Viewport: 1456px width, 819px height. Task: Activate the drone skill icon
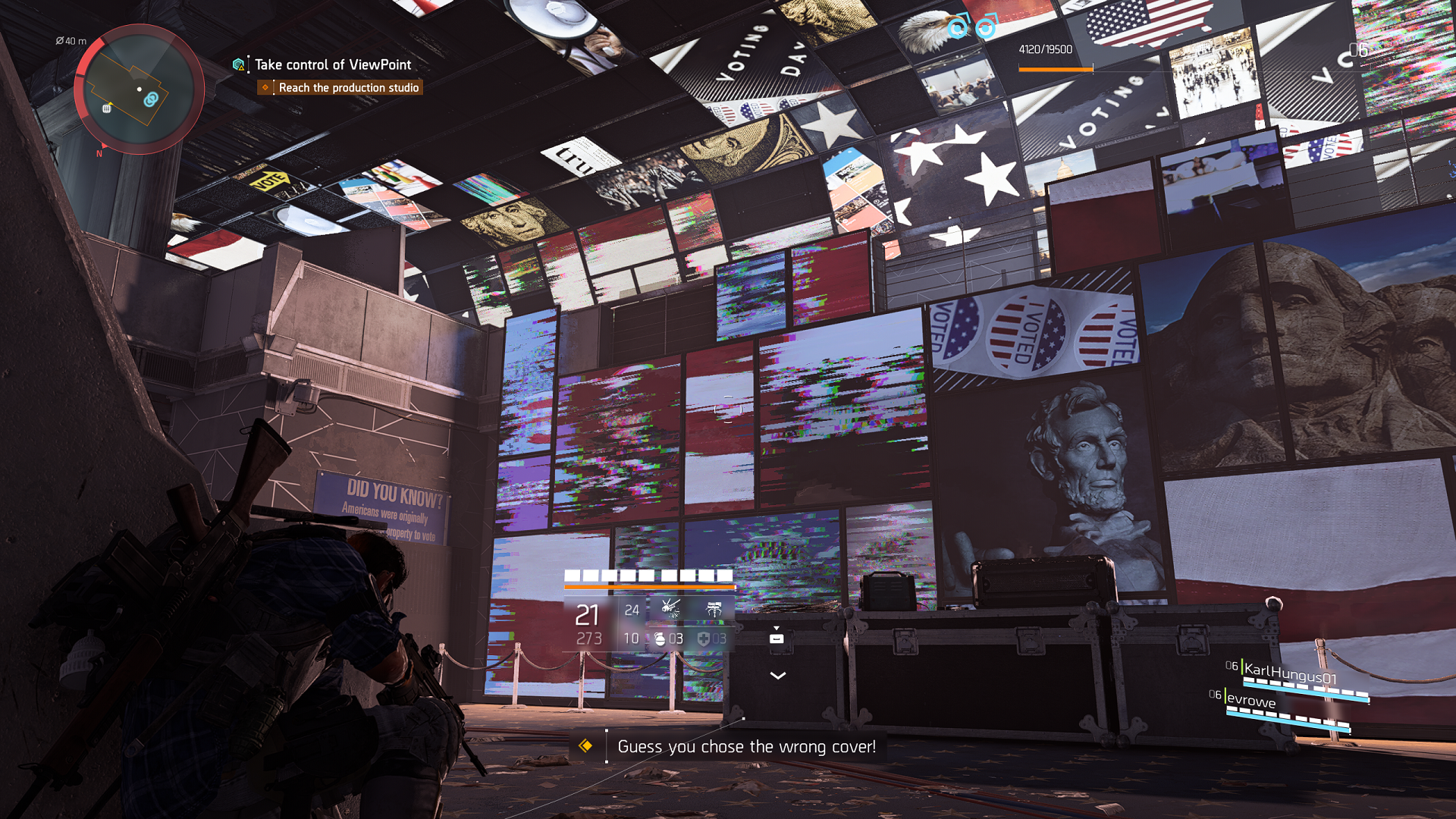tap(670, 608)
